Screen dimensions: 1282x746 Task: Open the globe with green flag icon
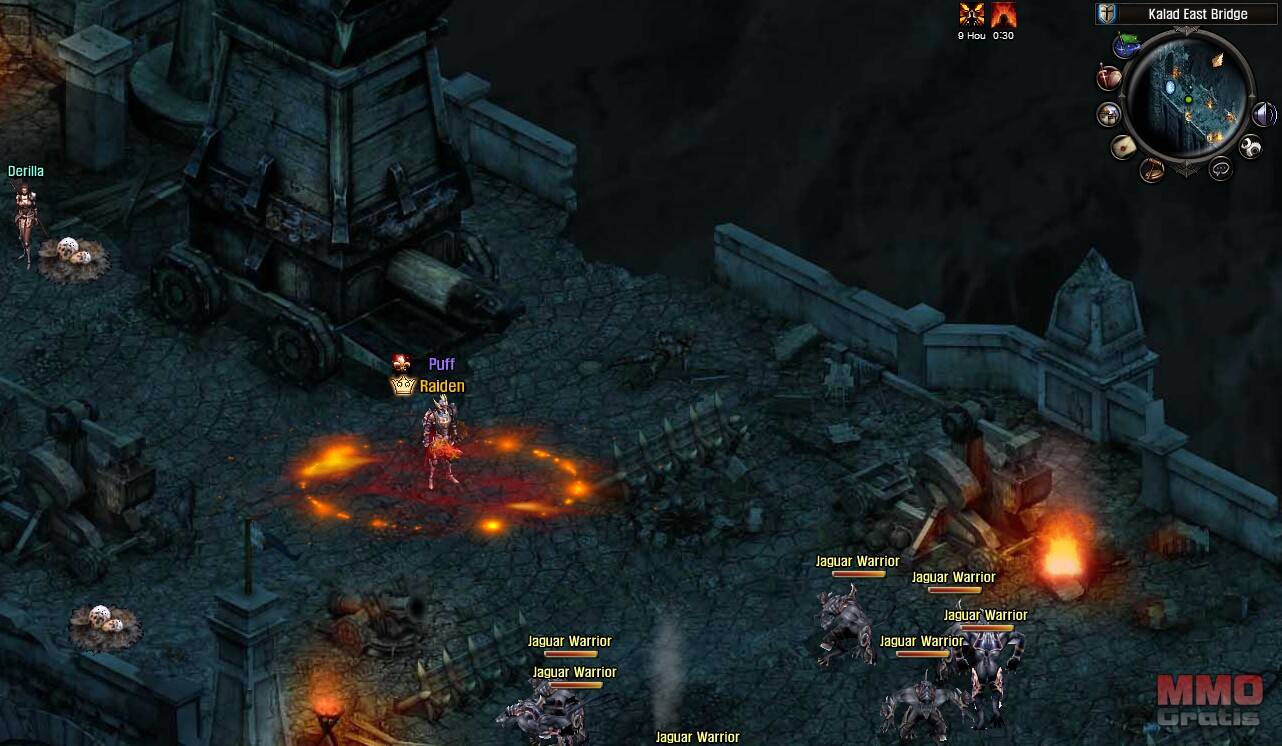(1128, 45)
